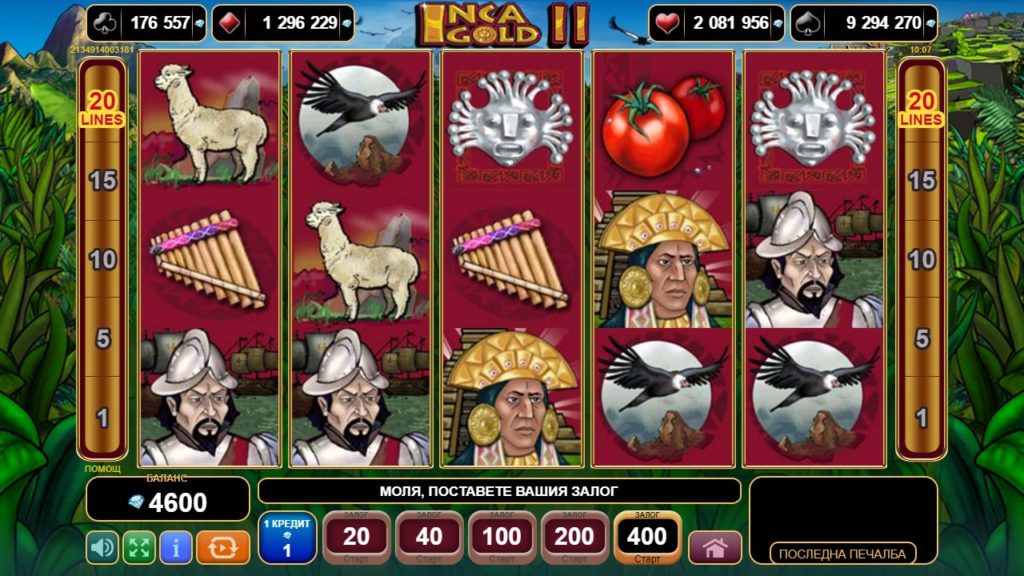The image size is (1024, 576).
Task: Place a 20 bet and start
Action: click(356, 538)
